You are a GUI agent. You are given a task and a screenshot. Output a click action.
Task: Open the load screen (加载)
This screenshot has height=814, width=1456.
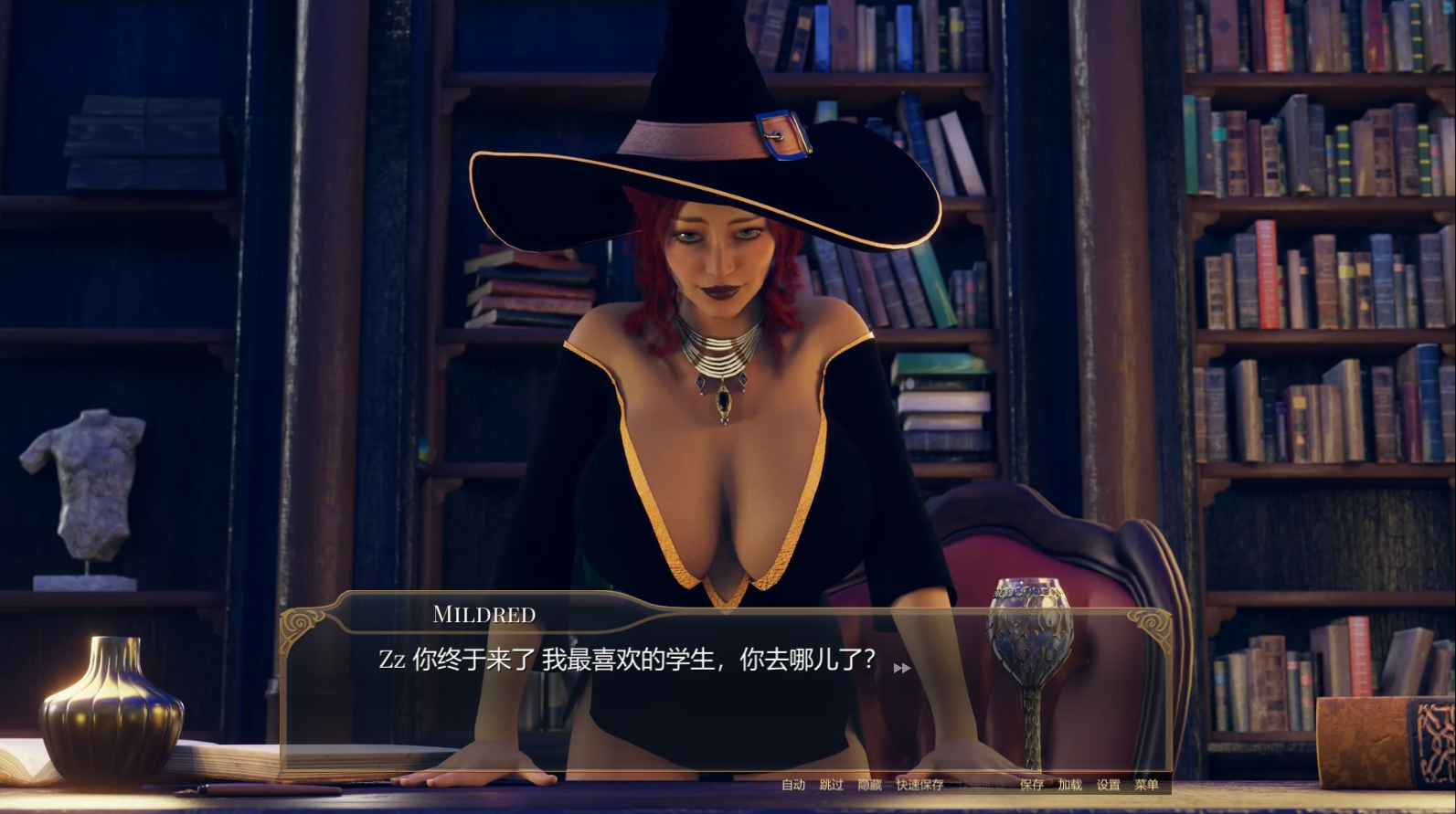(x=1069, y=785)
